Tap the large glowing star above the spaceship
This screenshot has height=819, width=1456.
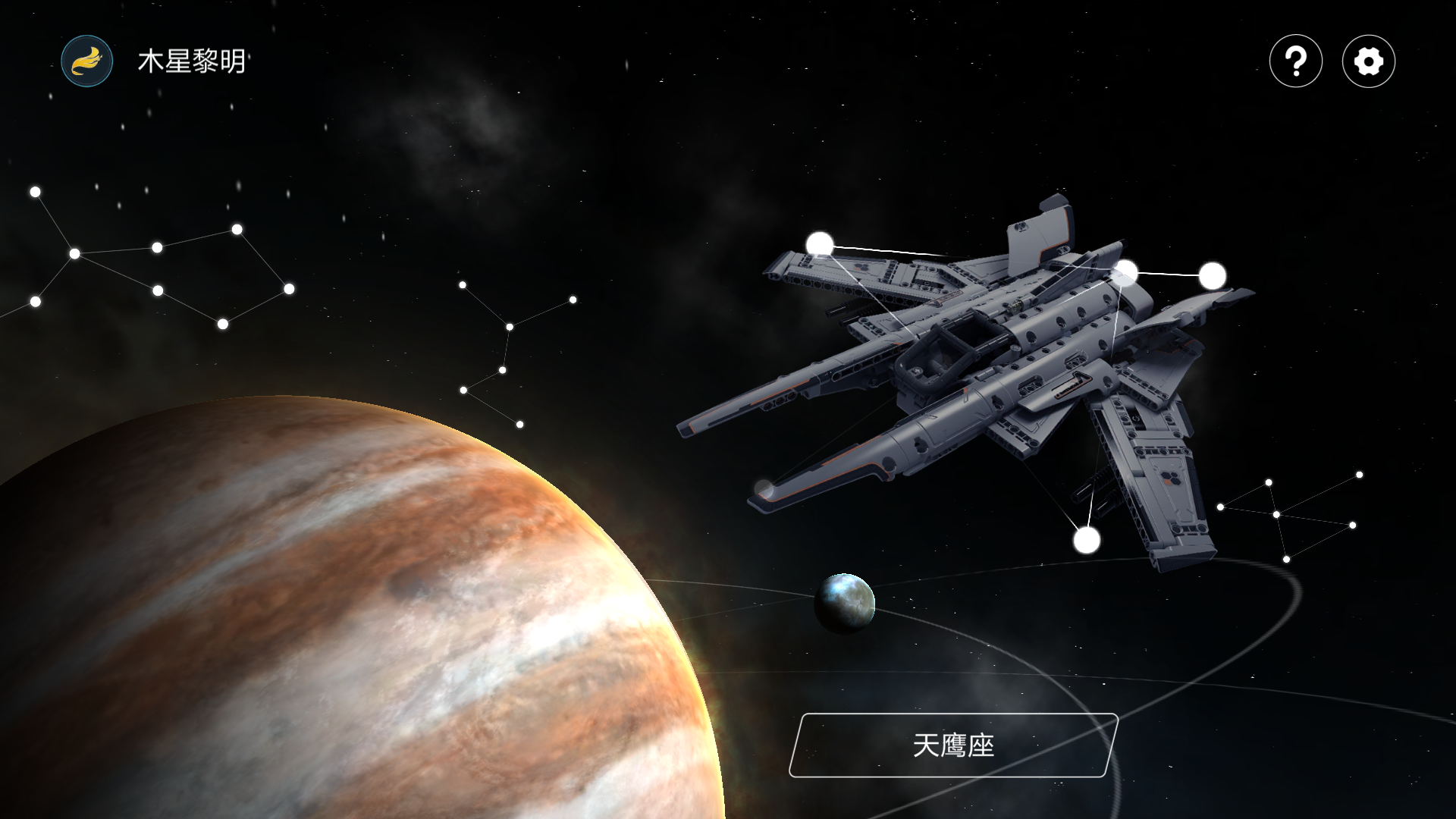(820, 243)
